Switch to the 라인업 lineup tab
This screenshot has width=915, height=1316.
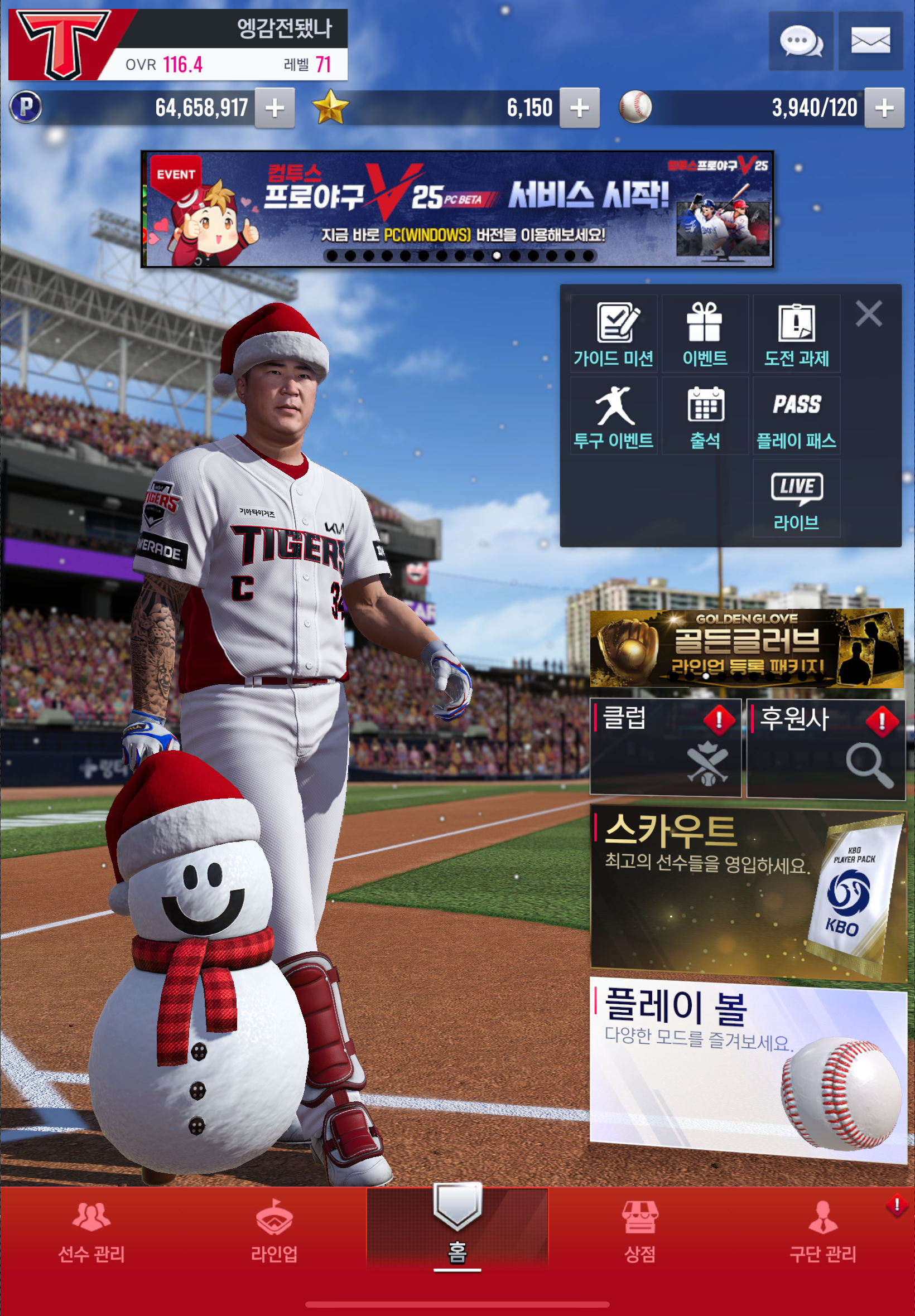tap(274, 1230)
